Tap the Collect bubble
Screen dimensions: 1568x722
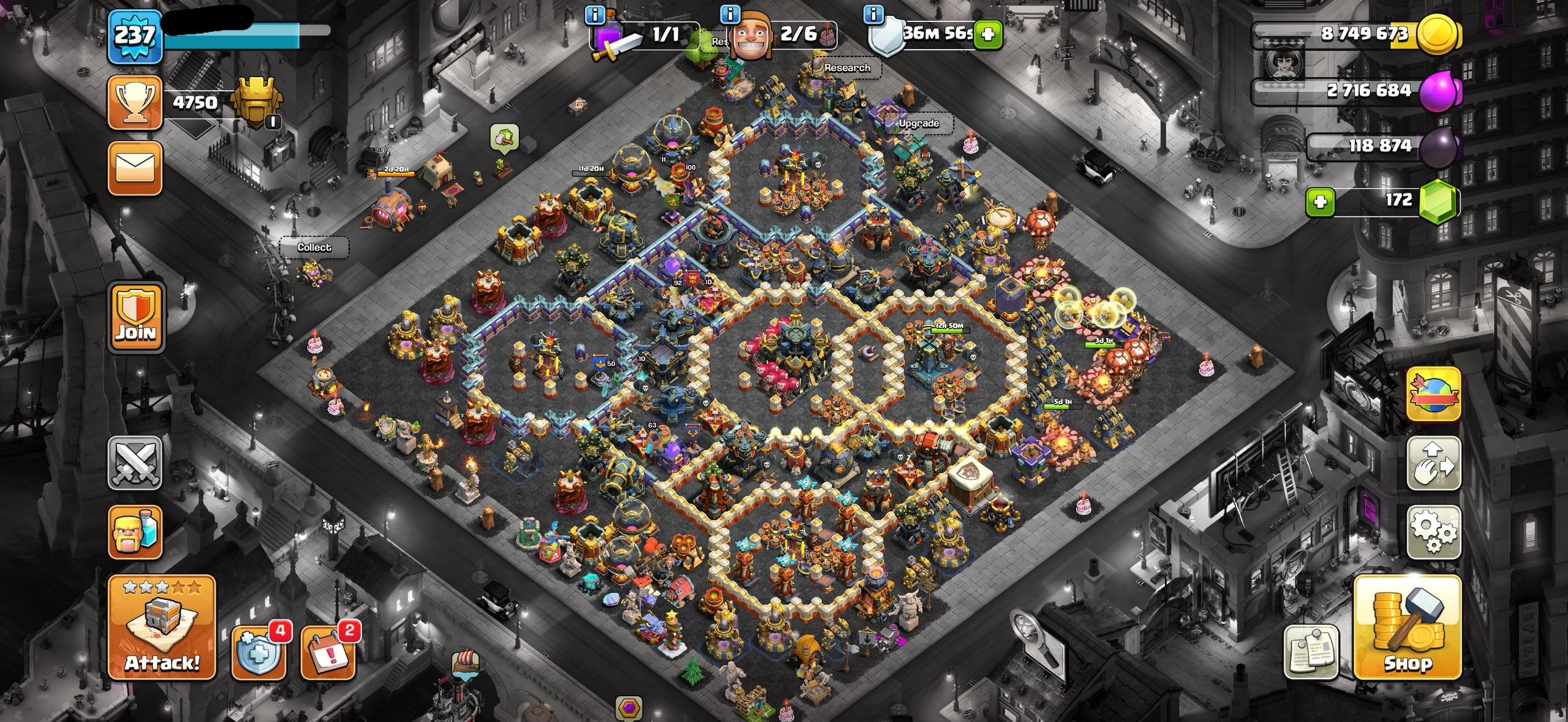coord(314,248)
